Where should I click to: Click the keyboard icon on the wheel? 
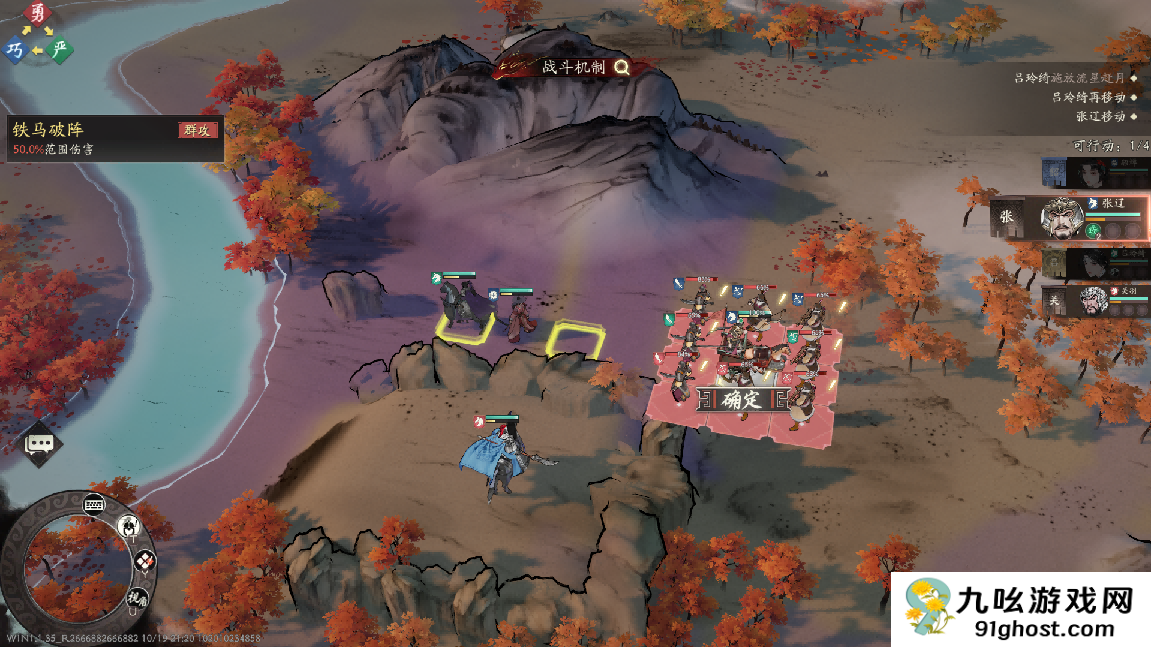point(95,503)
